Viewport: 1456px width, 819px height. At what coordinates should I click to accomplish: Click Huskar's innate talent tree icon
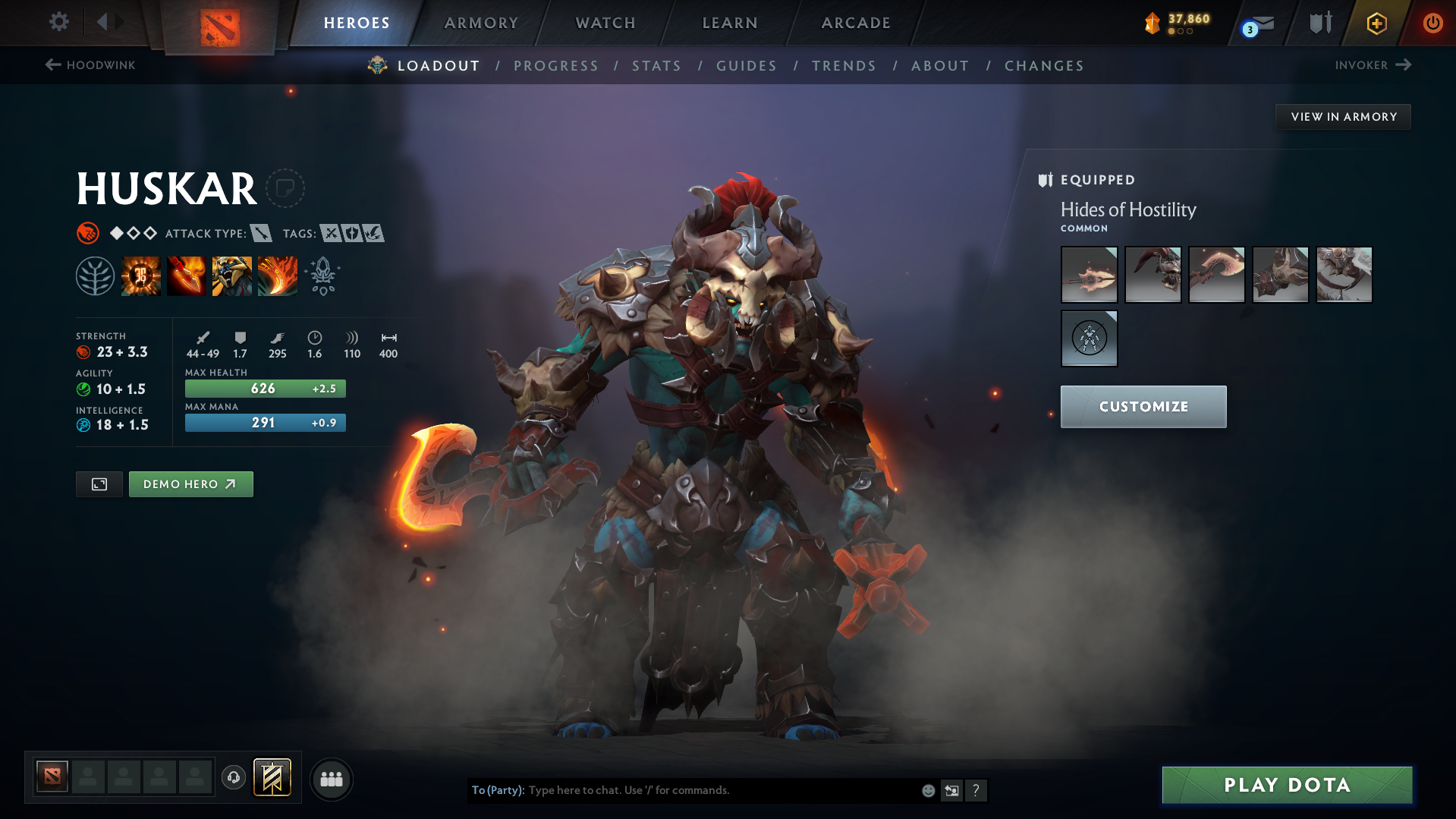click(x=96, y=275)
